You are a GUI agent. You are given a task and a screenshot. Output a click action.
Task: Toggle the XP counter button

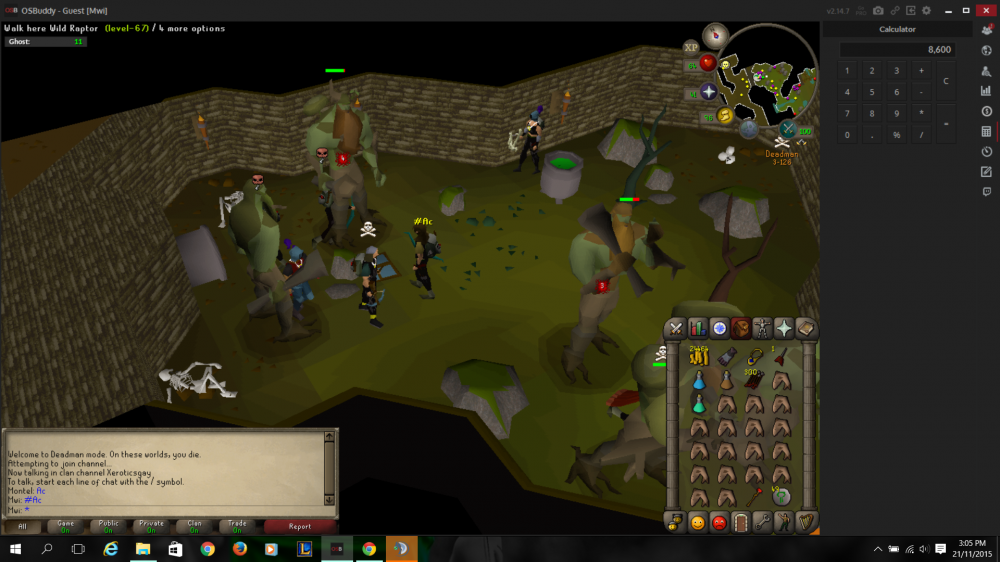coord(691,47)
